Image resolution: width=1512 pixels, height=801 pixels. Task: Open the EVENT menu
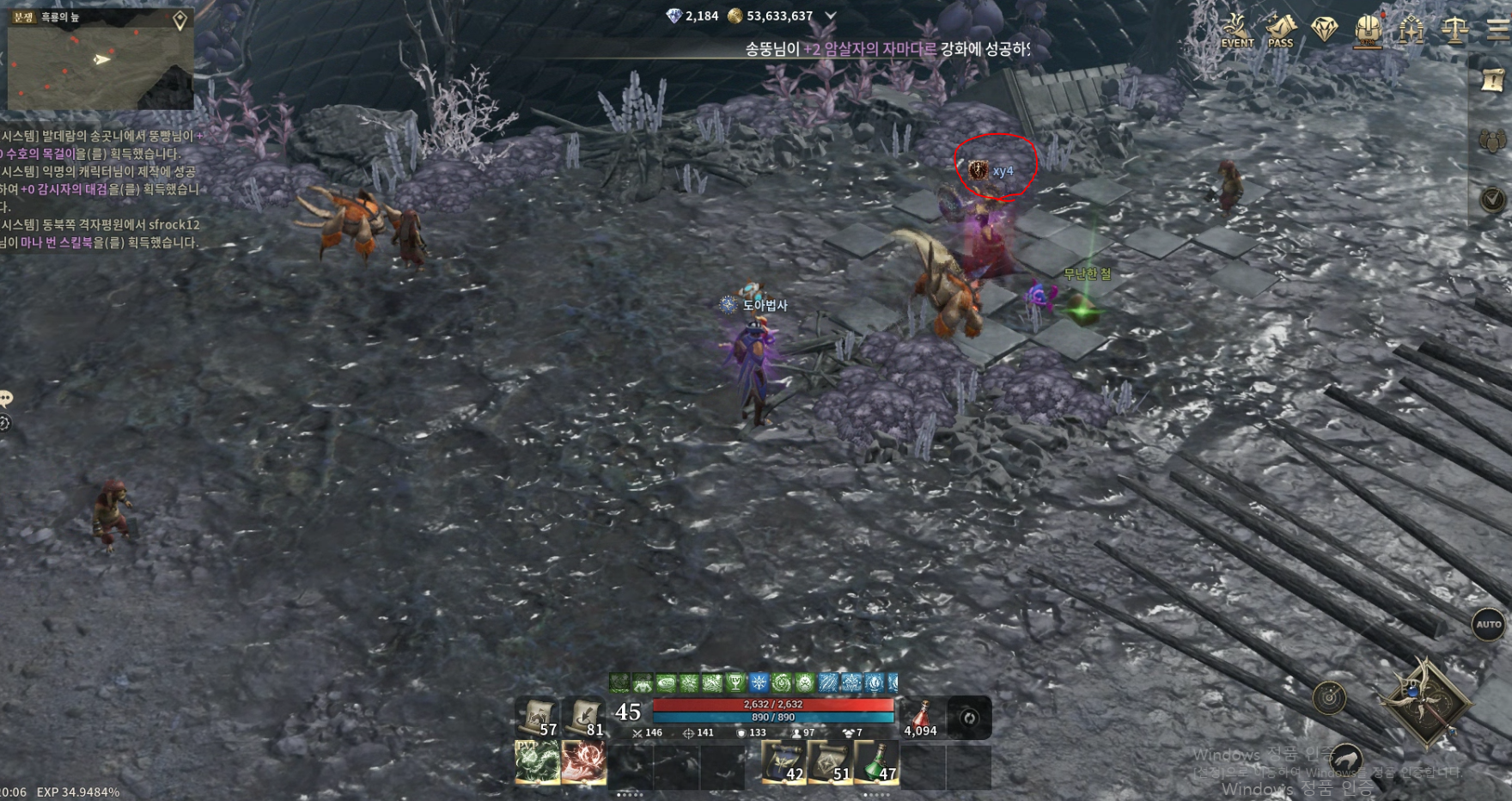[x=1237, y=31]
